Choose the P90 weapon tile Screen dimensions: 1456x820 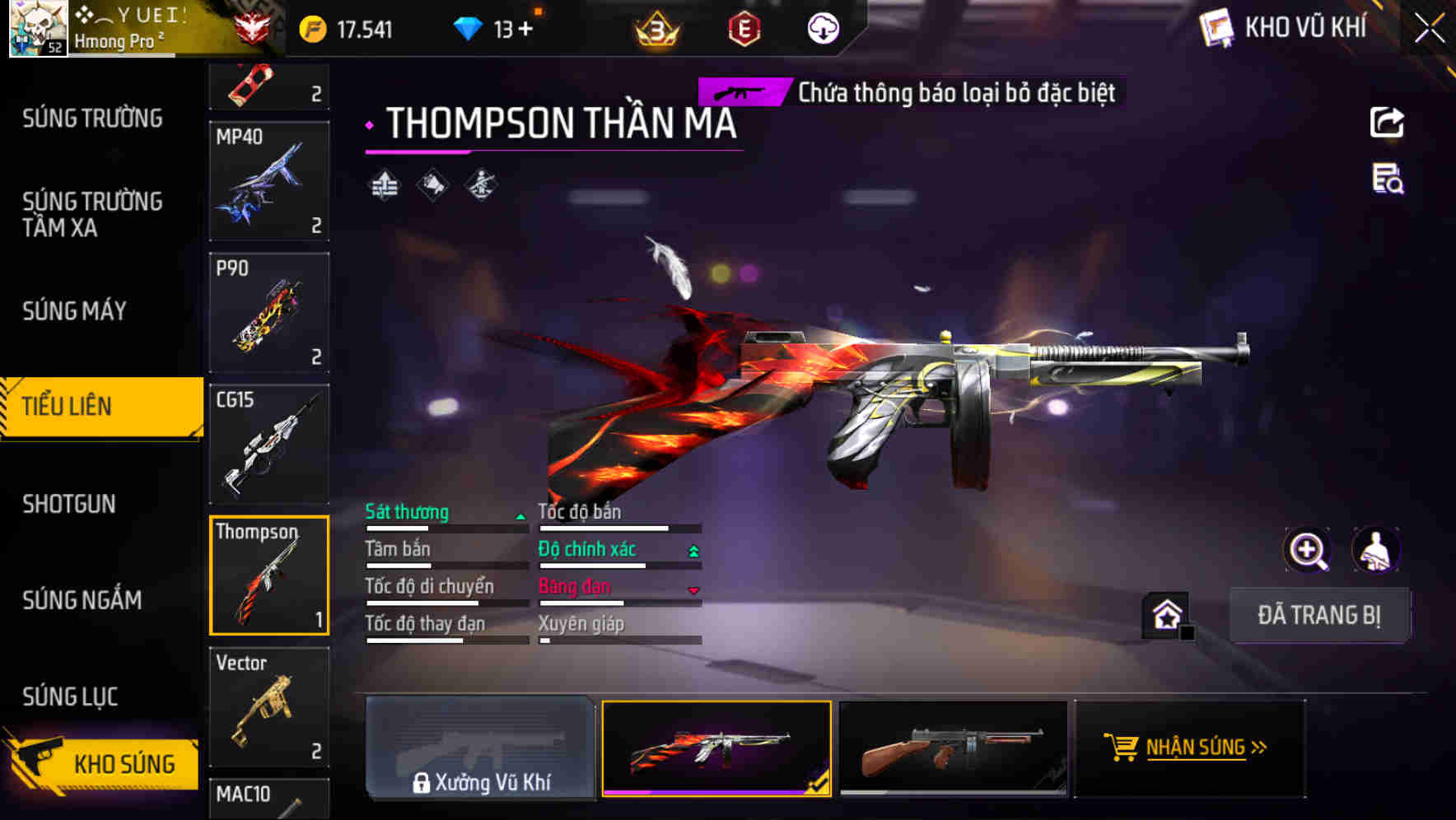(269, 313)
